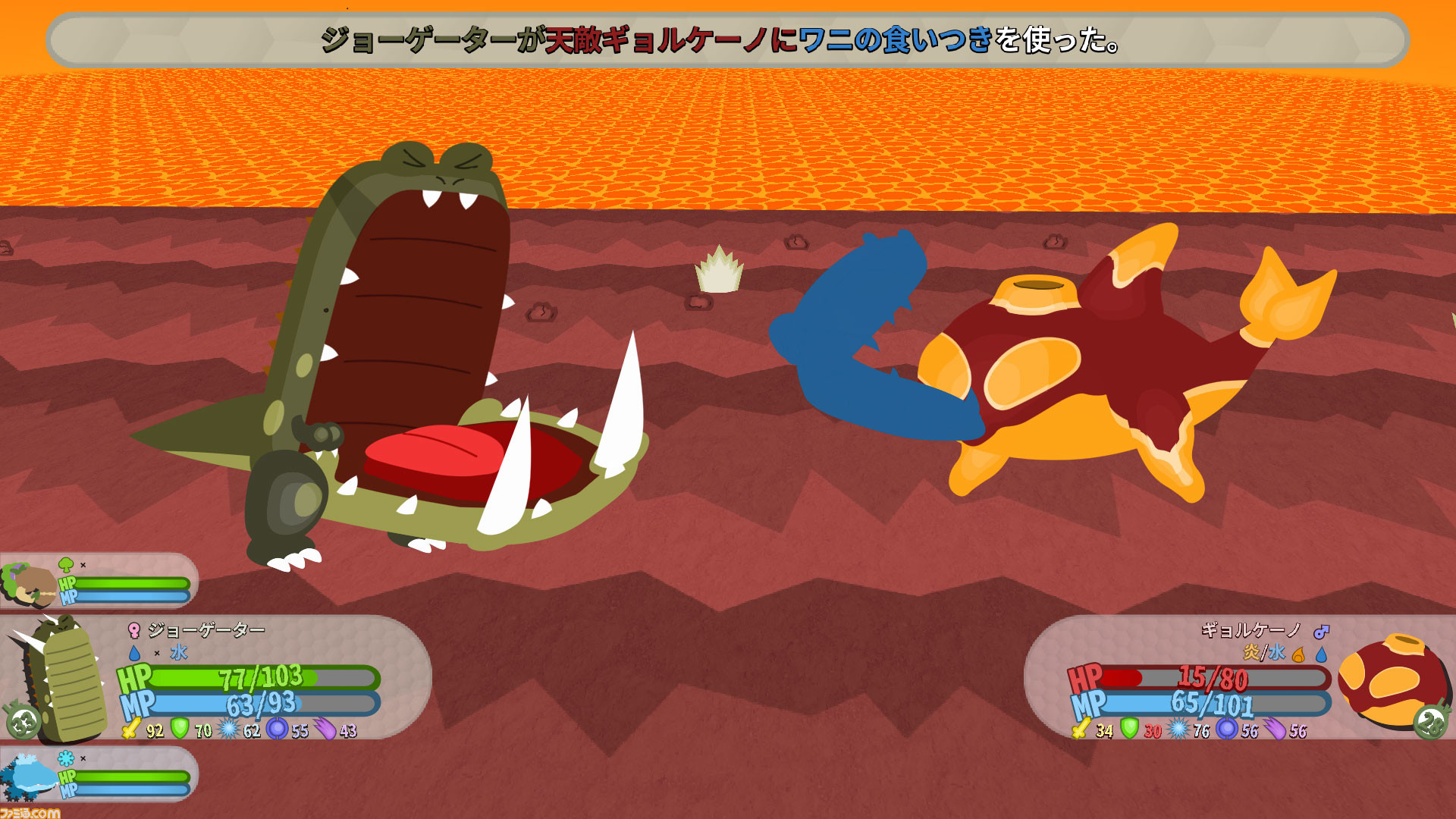This screenshot has width=1456, height=819.
Task: Click the × mark next to Jawgator's water type
Action: 157,652
